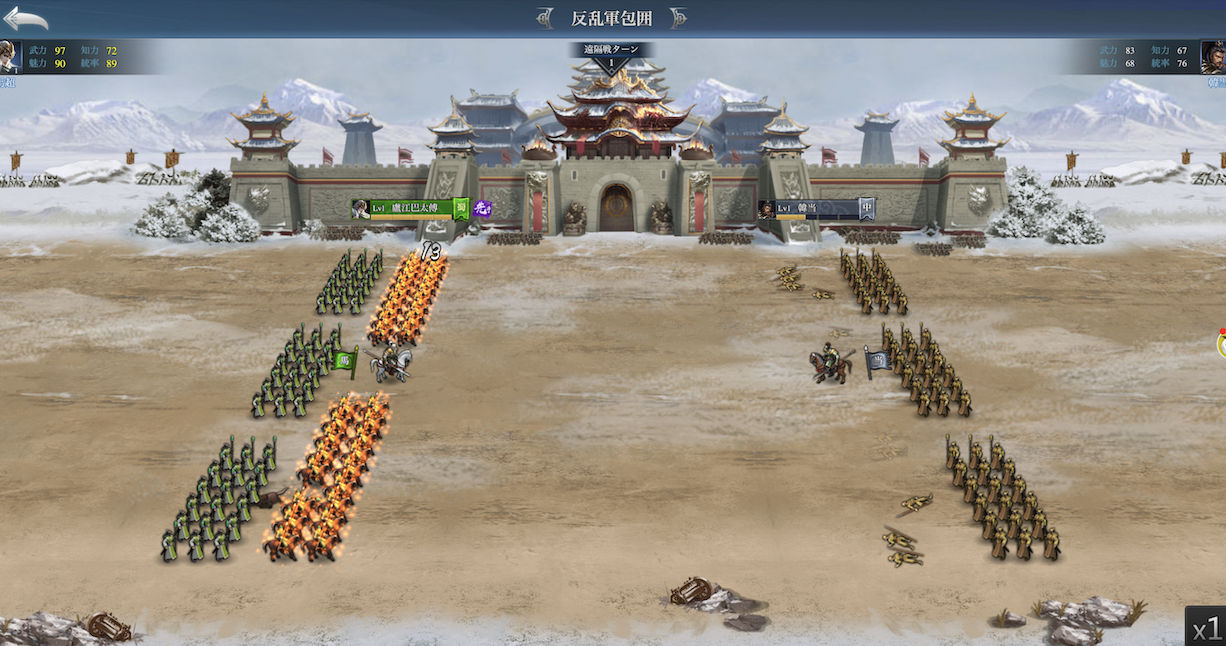
Task: Toggle the x1 battle speed button
Action: (x=1206, y=627)
